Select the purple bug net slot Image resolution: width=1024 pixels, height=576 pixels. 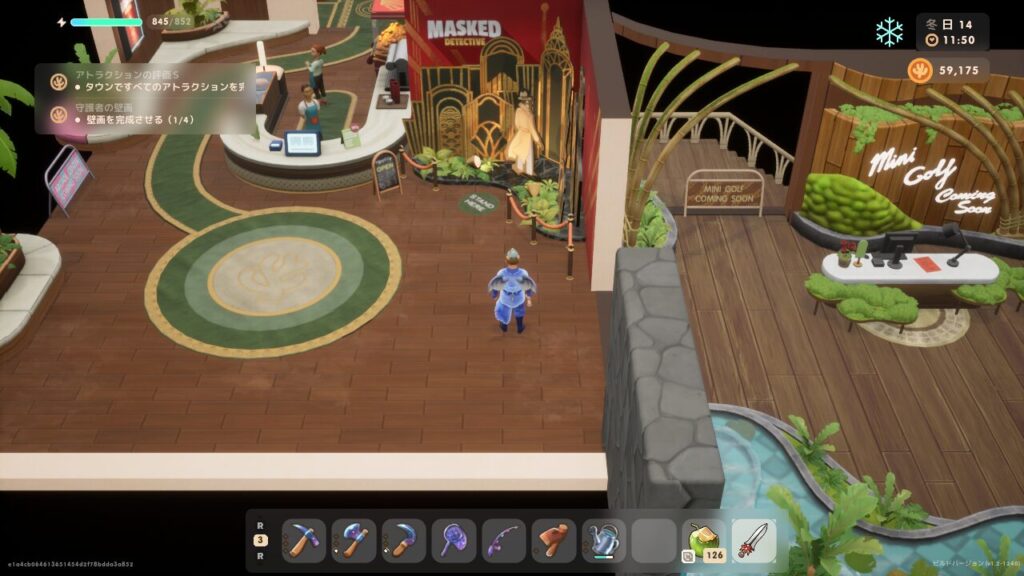pos(454,540)
